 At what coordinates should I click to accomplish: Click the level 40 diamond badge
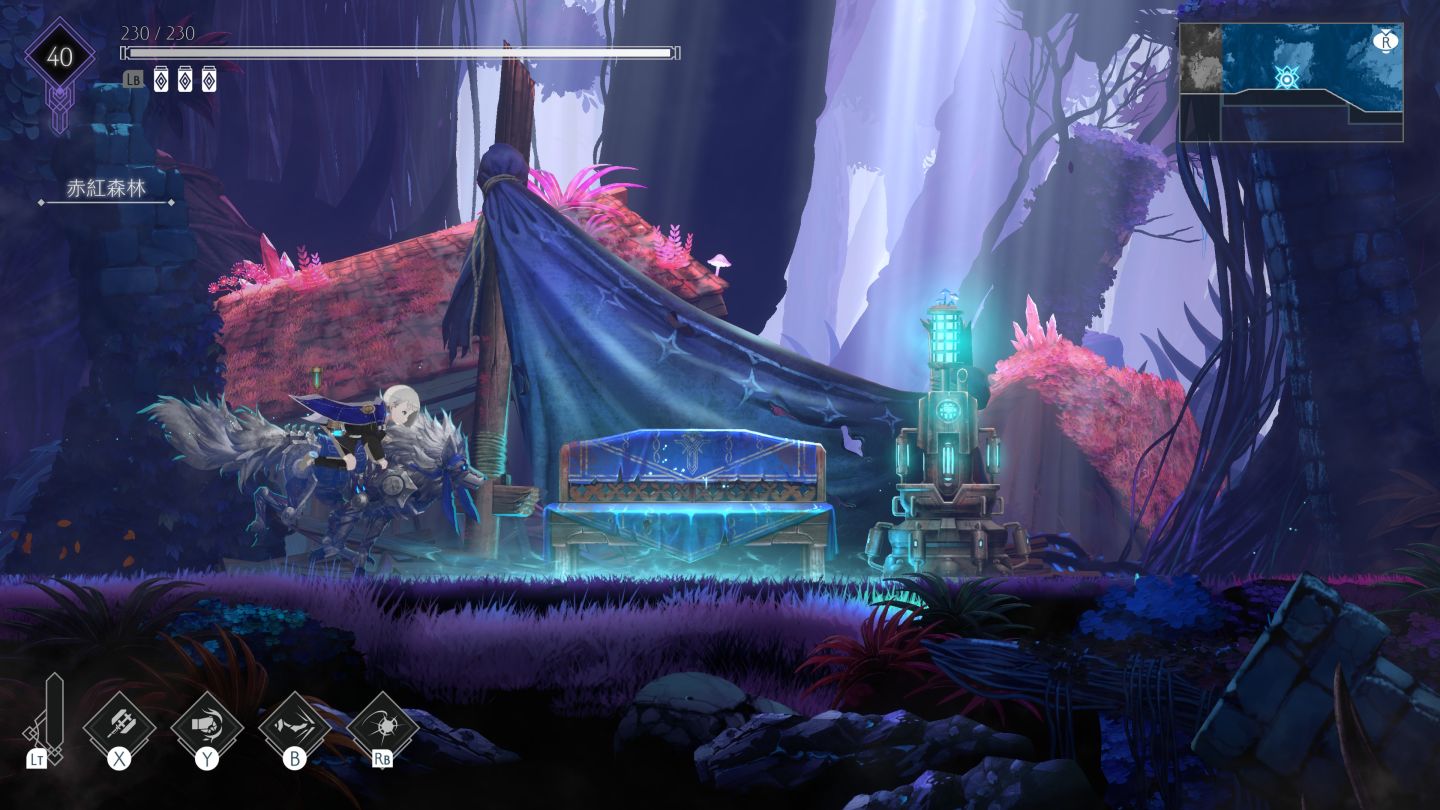tap(60, 57)
